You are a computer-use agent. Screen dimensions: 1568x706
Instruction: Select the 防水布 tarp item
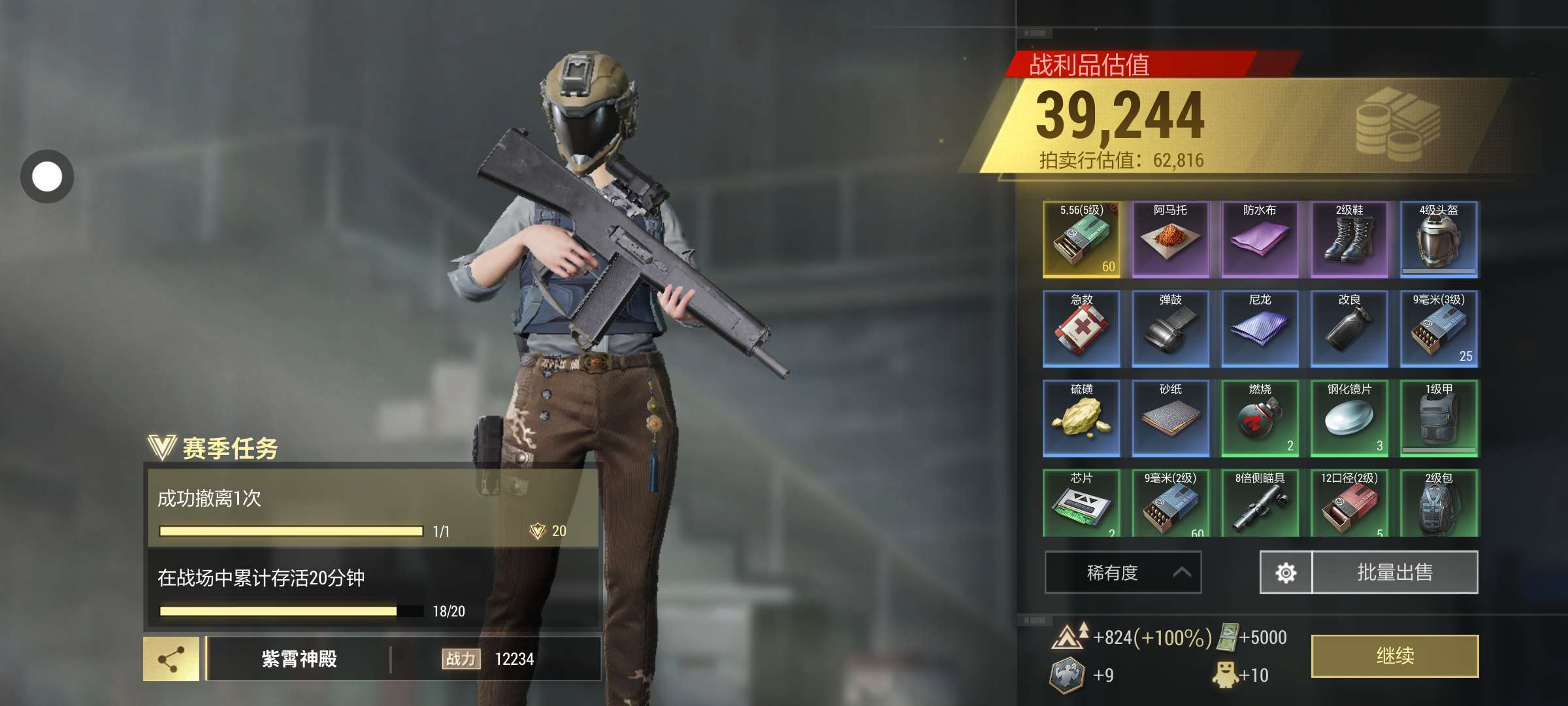point(1260,239)
